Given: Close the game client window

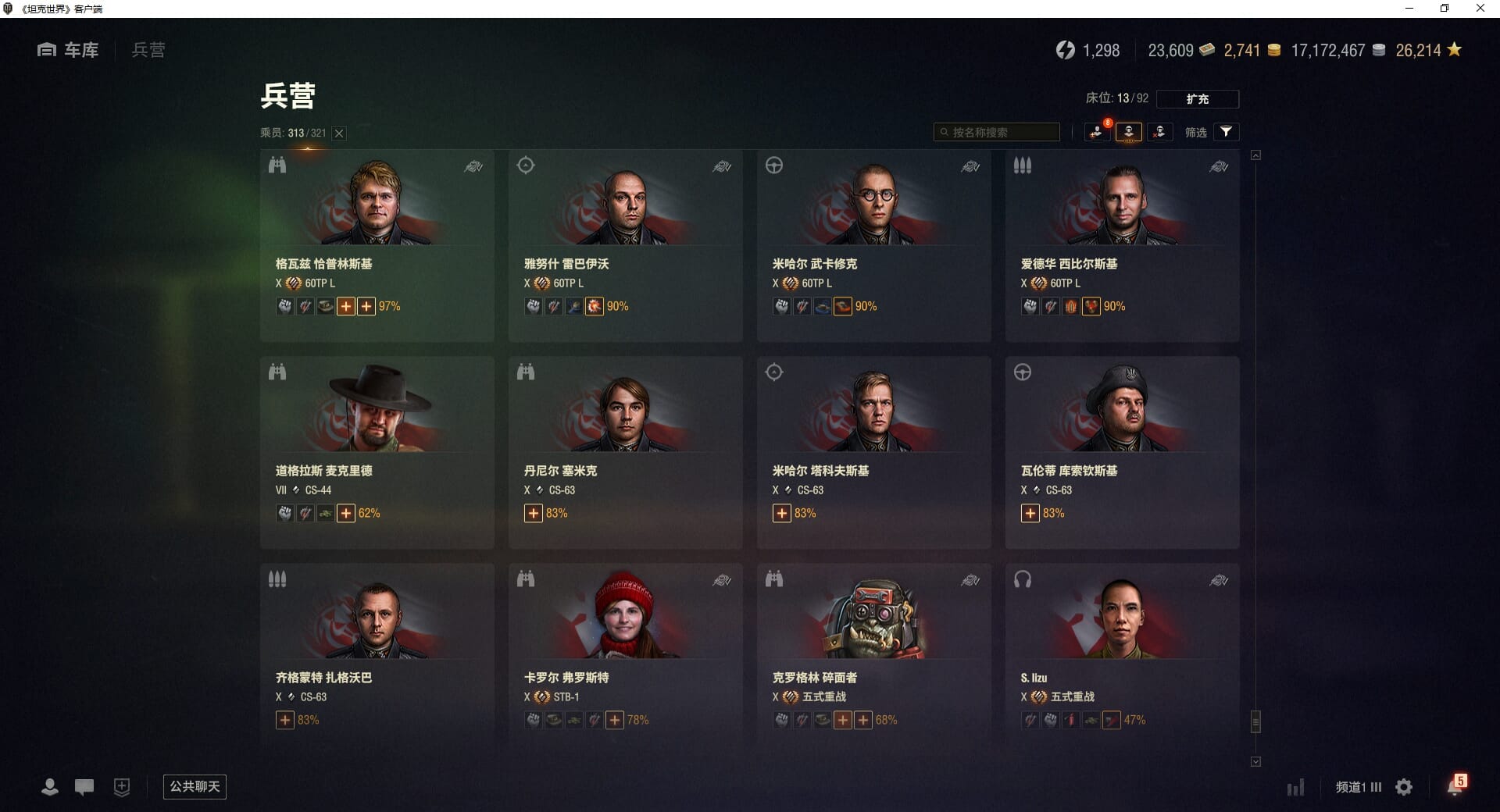Looking at the screenshot, I should point(1480,9).
